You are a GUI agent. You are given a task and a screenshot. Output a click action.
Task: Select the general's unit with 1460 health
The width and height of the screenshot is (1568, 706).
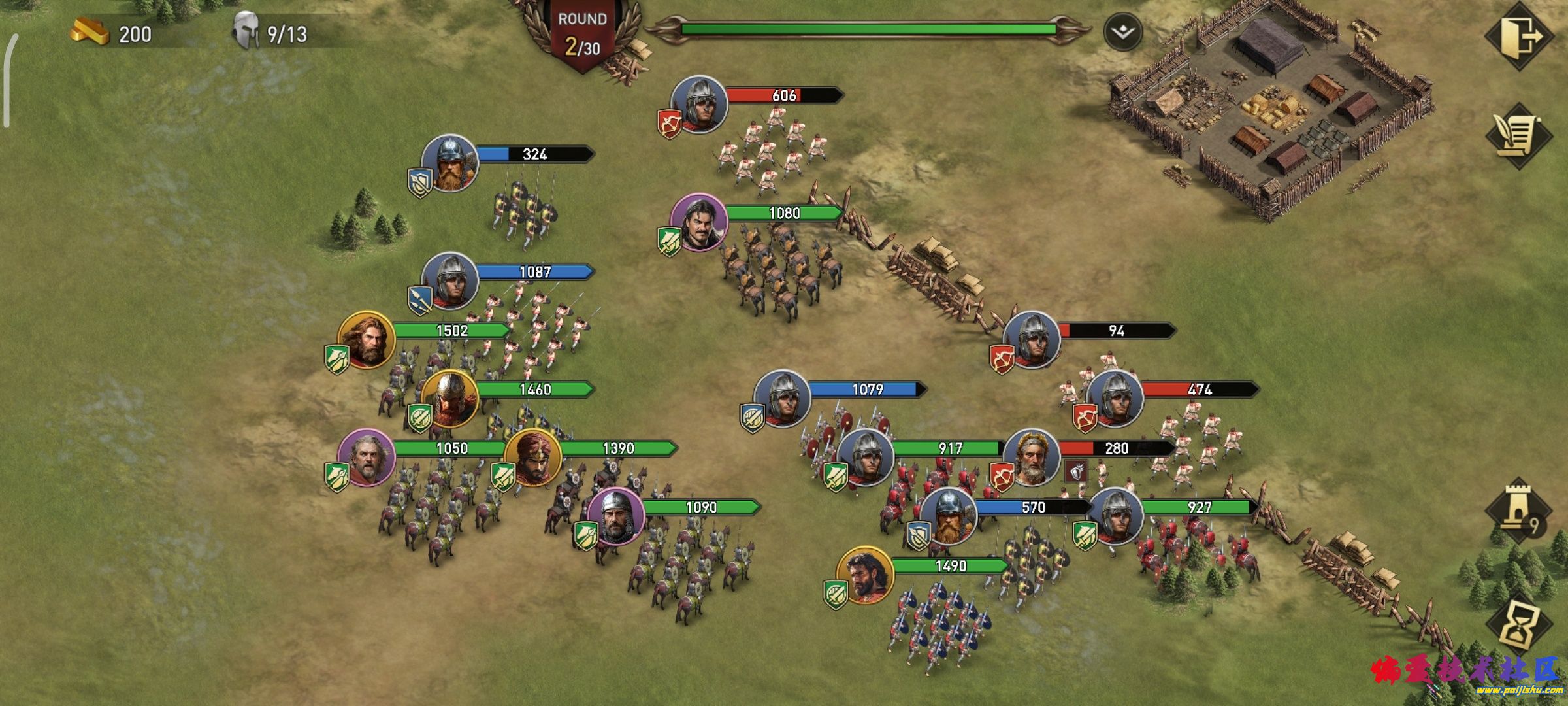pos(449,399)
